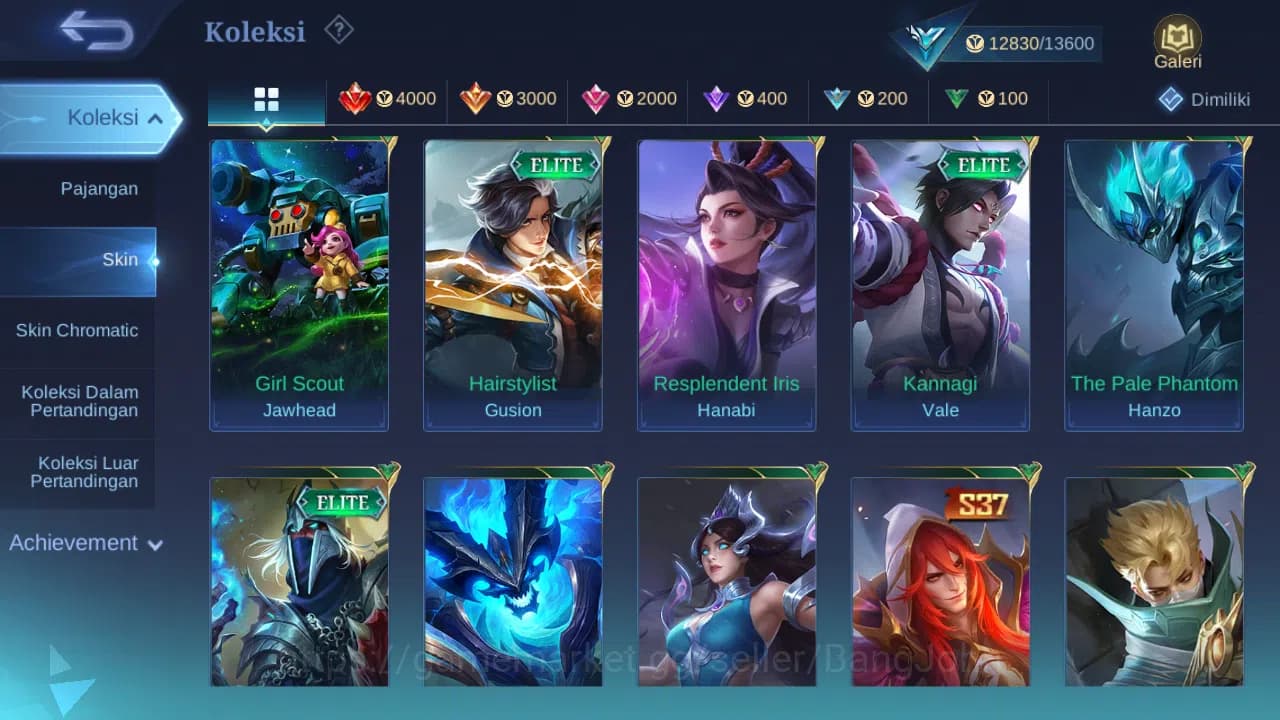Screen dimensions: 1280x720
Task: Click the purple 400 ticket rarity icon
Action: point(748,99)
